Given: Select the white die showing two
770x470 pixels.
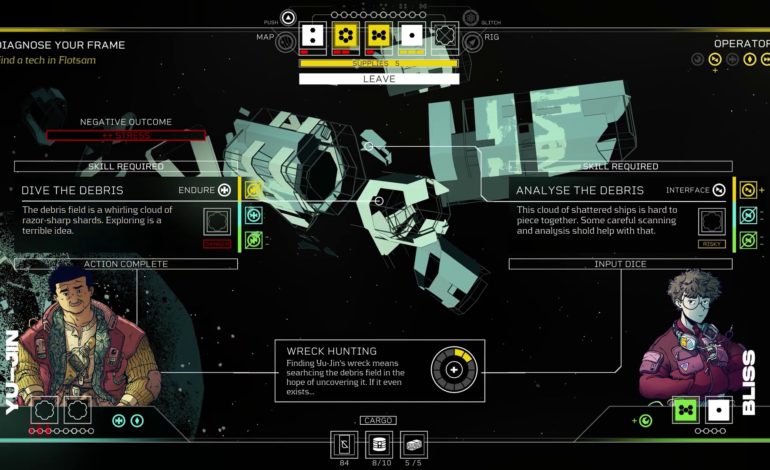Looking at the screenshot, I should [x=312, y=36].
